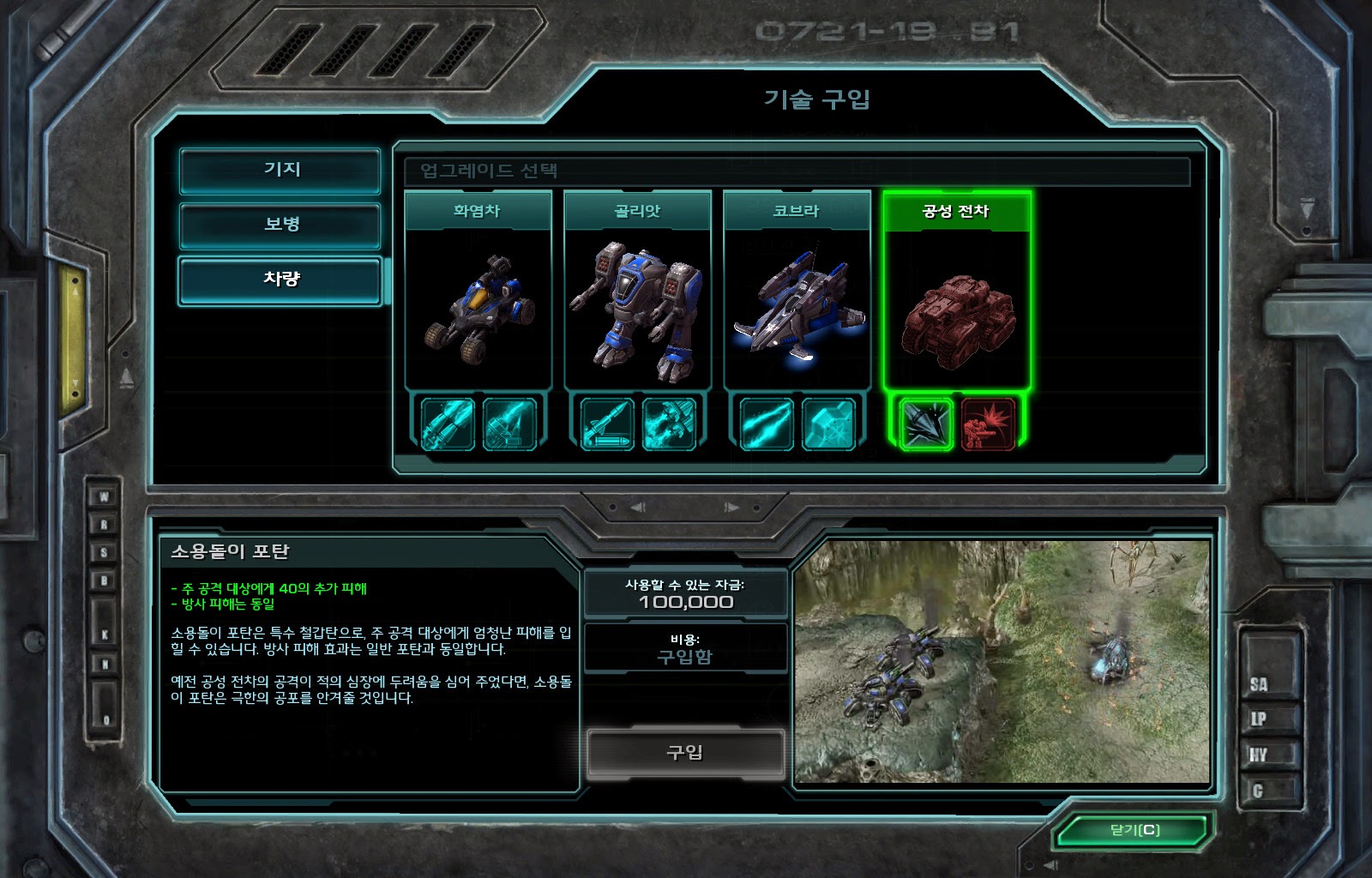Open the 보병 category tab
The width and height of the screenshot is (1372, 878).
pos(280,225)
